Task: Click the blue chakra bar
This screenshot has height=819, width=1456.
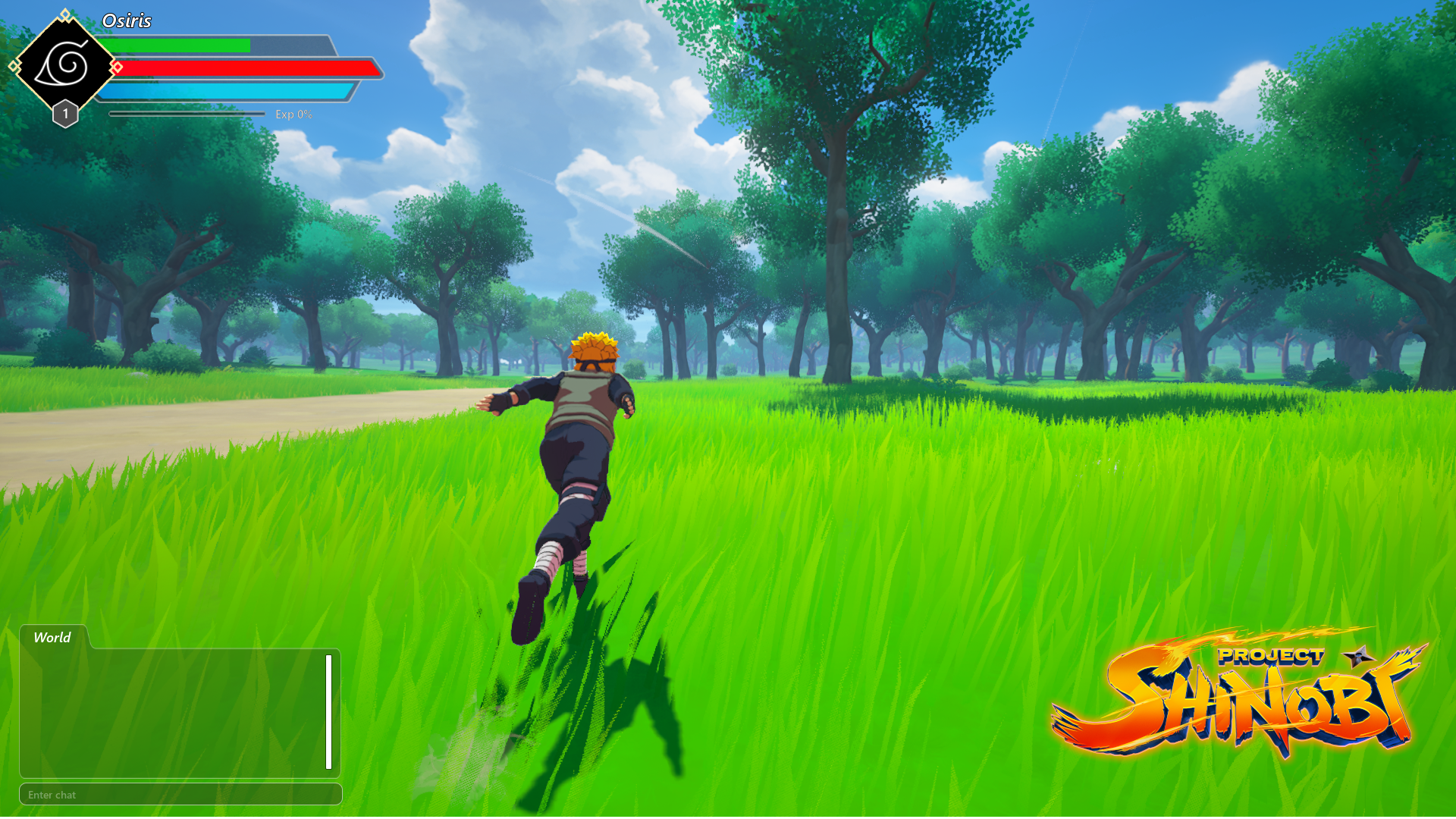Action: coord(227,92)
